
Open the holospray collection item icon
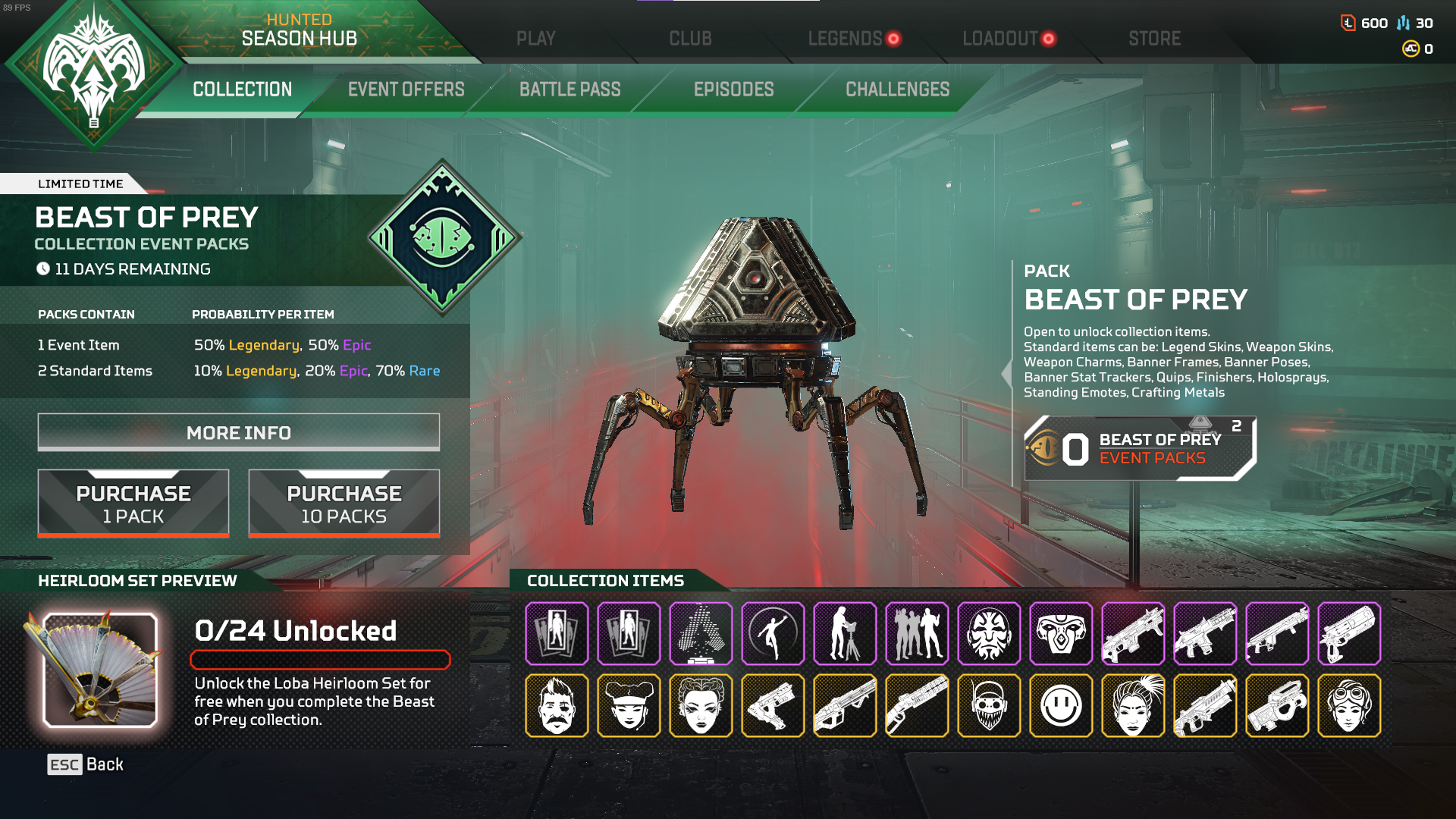(701, 634)
